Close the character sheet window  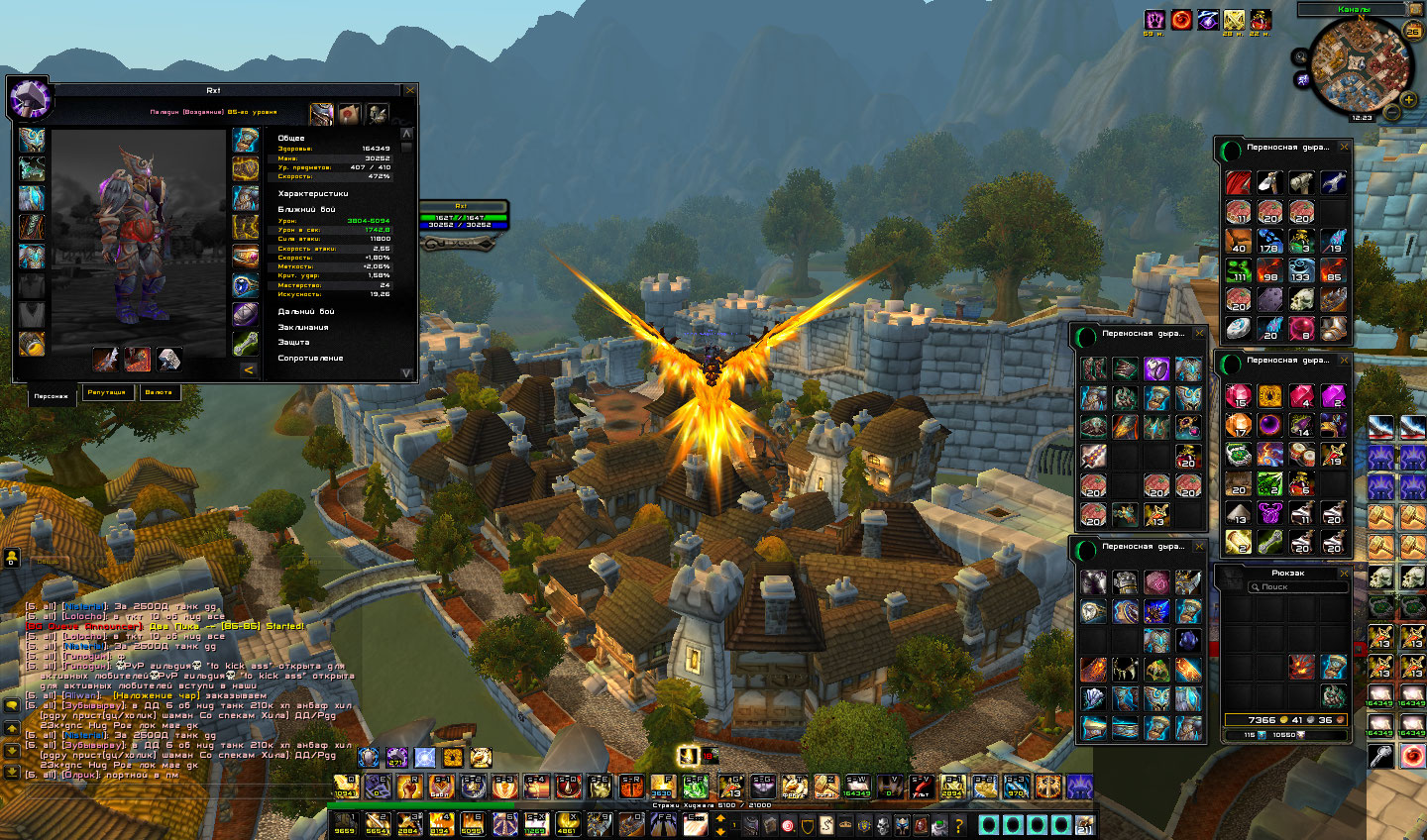coord(410,90)
